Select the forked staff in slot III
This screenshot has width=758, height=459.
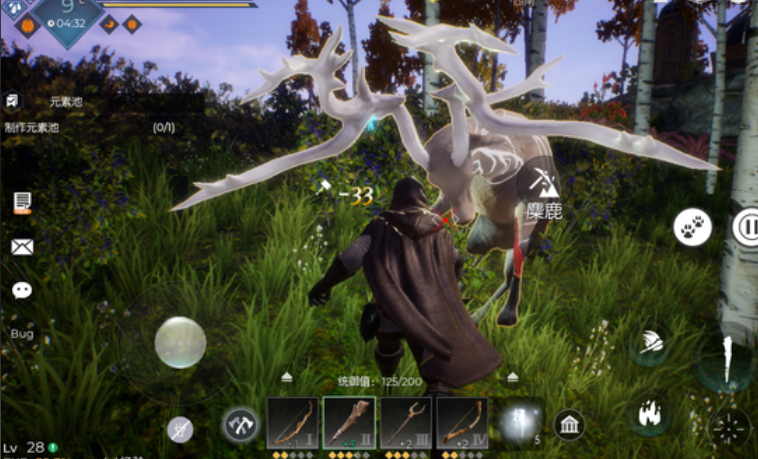(x=406, y=423)
